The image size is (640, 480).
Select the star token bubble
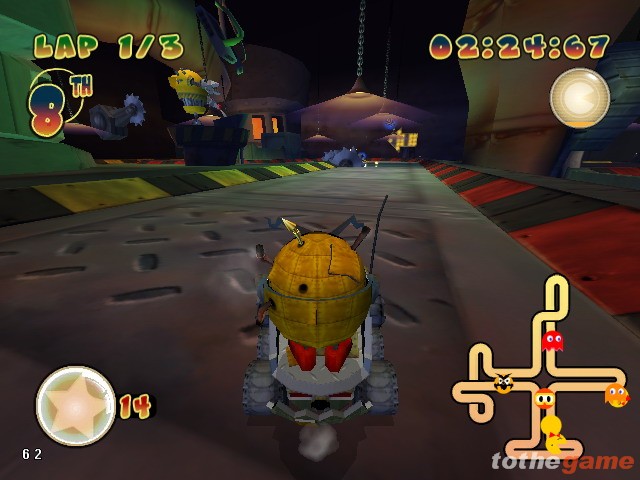[x=75, y=405]
